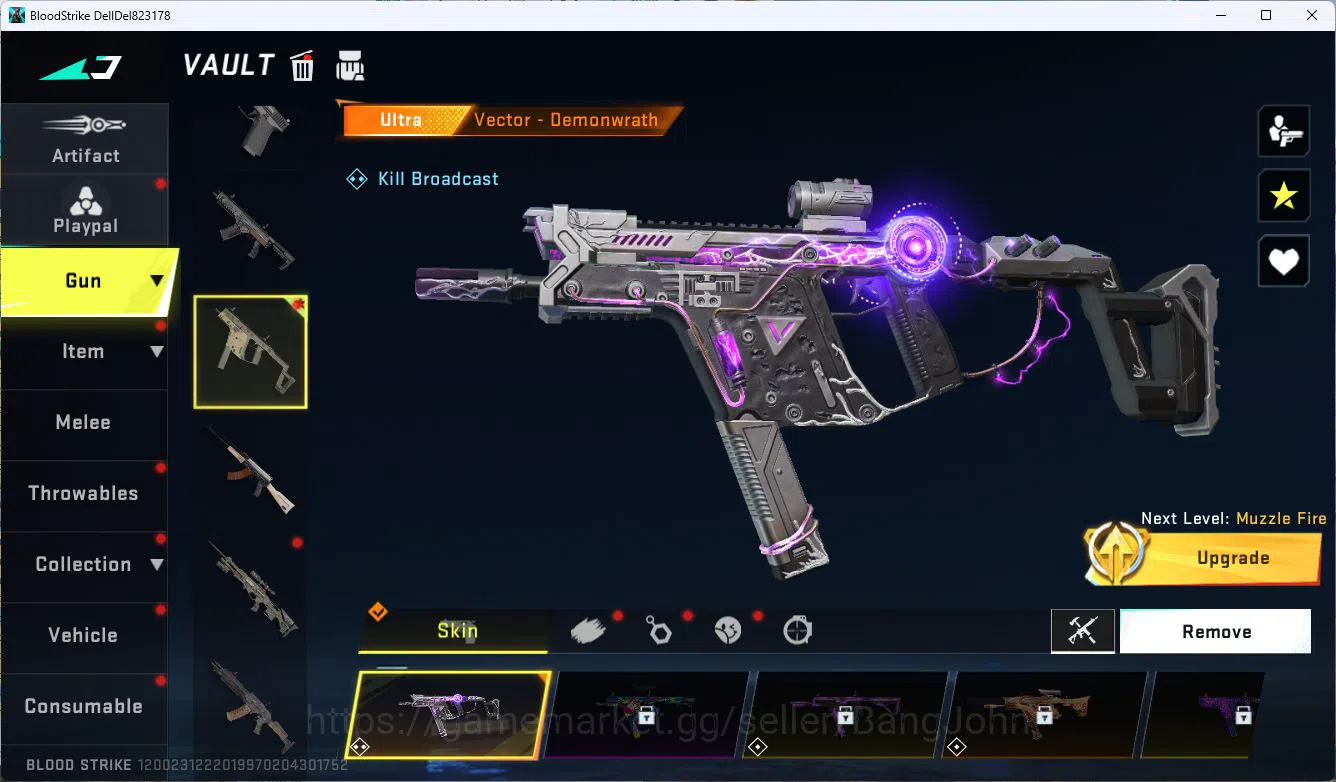
Task: Toggle the Kill Broadcast option
Action: pos(422,178)
